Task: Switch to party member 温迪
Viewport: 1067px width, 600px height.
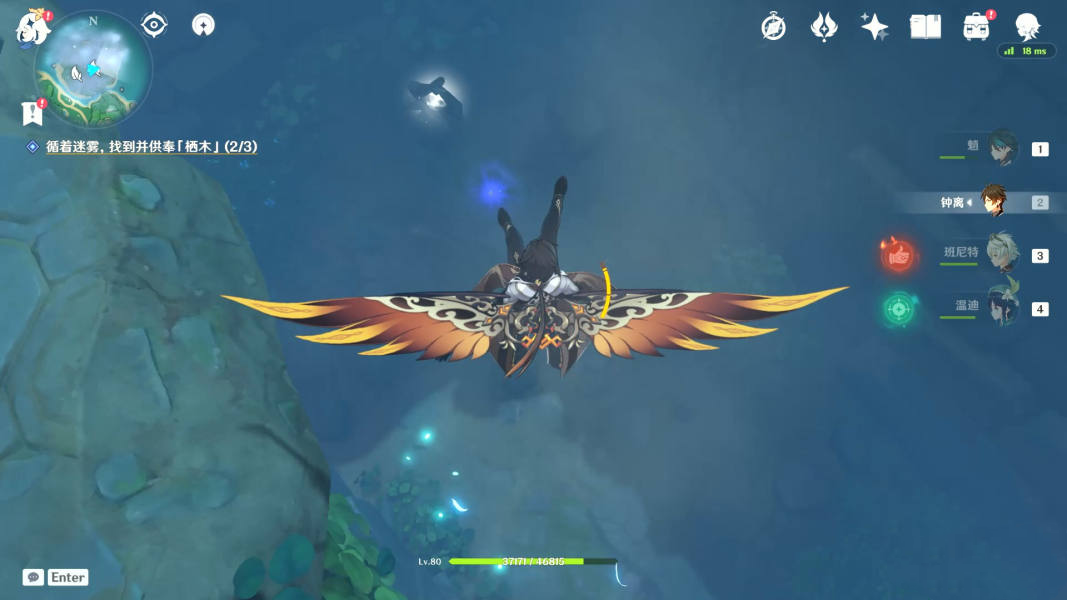Action: click(1000, 308)
